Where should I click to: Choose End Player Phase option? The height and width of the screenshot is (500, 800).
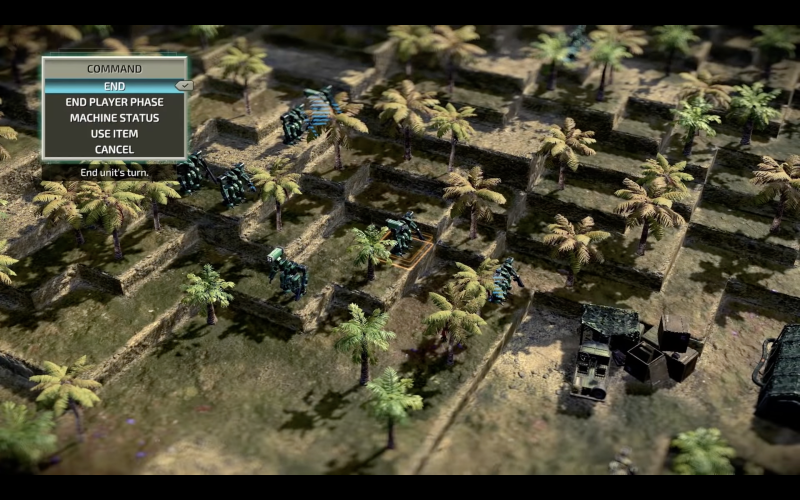tap(114, 102)
